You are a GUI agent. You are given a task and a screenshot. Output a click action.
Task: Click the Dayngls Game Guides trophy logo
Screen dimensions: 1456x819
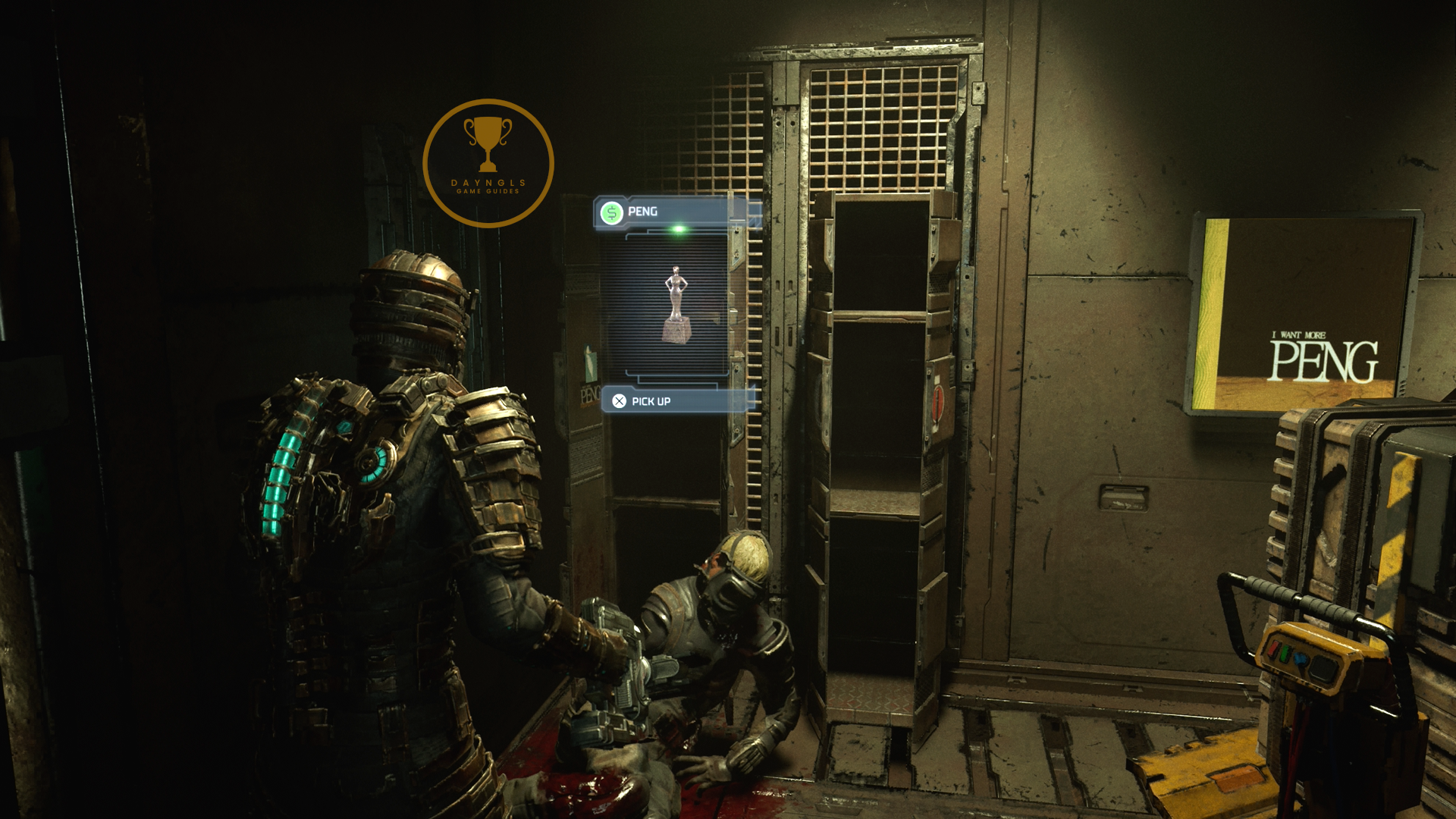(488, 162)
